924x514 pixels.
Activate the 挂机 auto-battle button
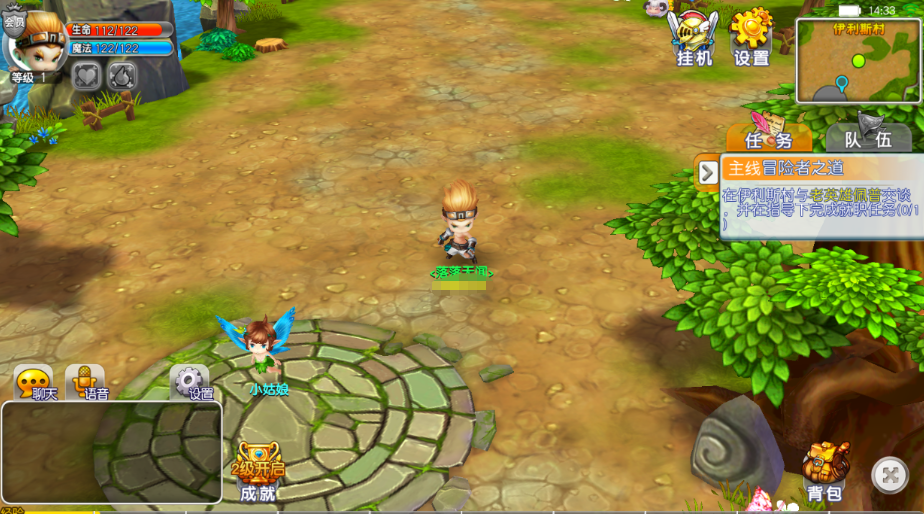[x=694, y=38]
